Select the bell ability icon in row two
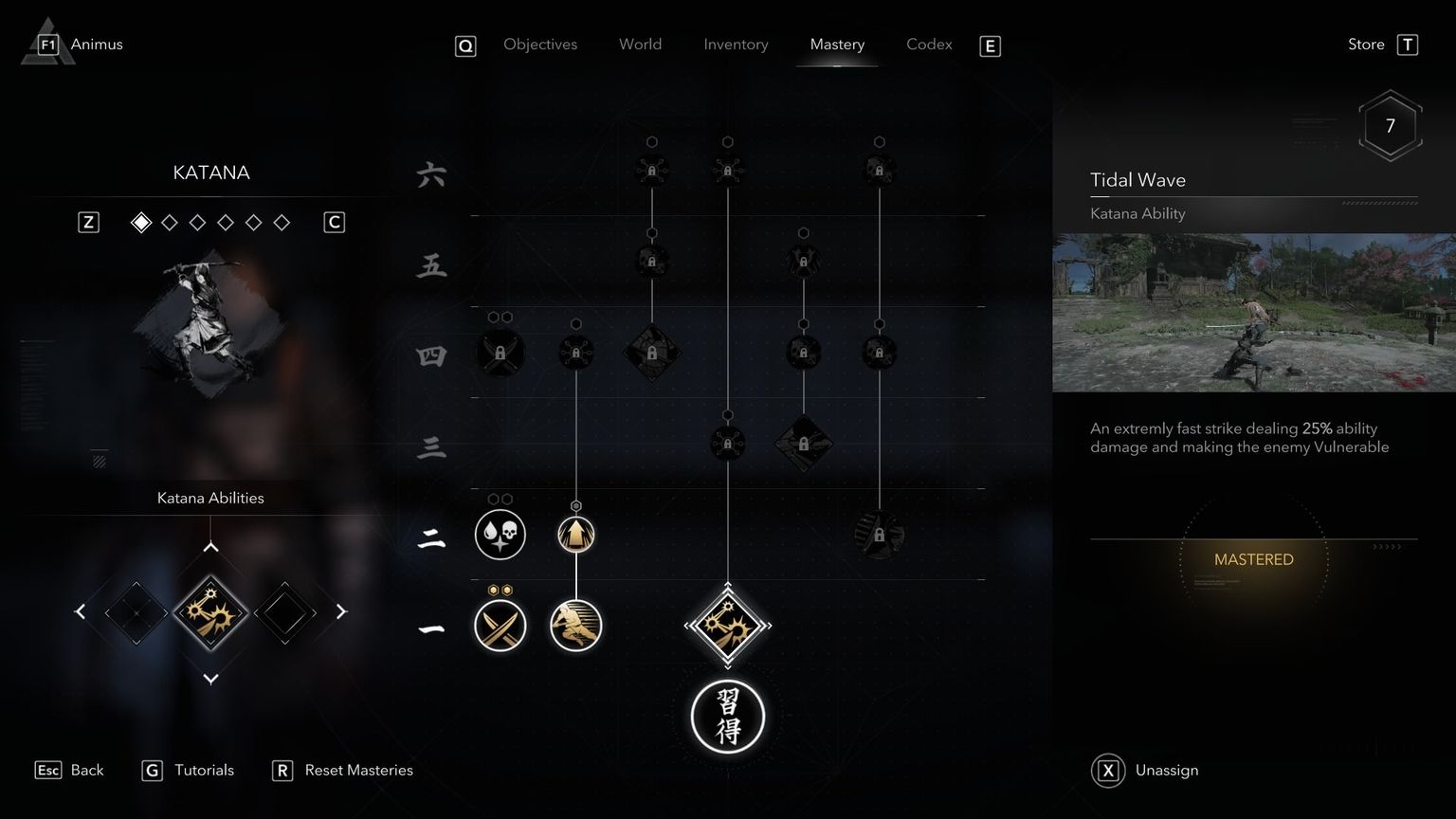Viewport: 1456px width, 819px height. [575, 534]
